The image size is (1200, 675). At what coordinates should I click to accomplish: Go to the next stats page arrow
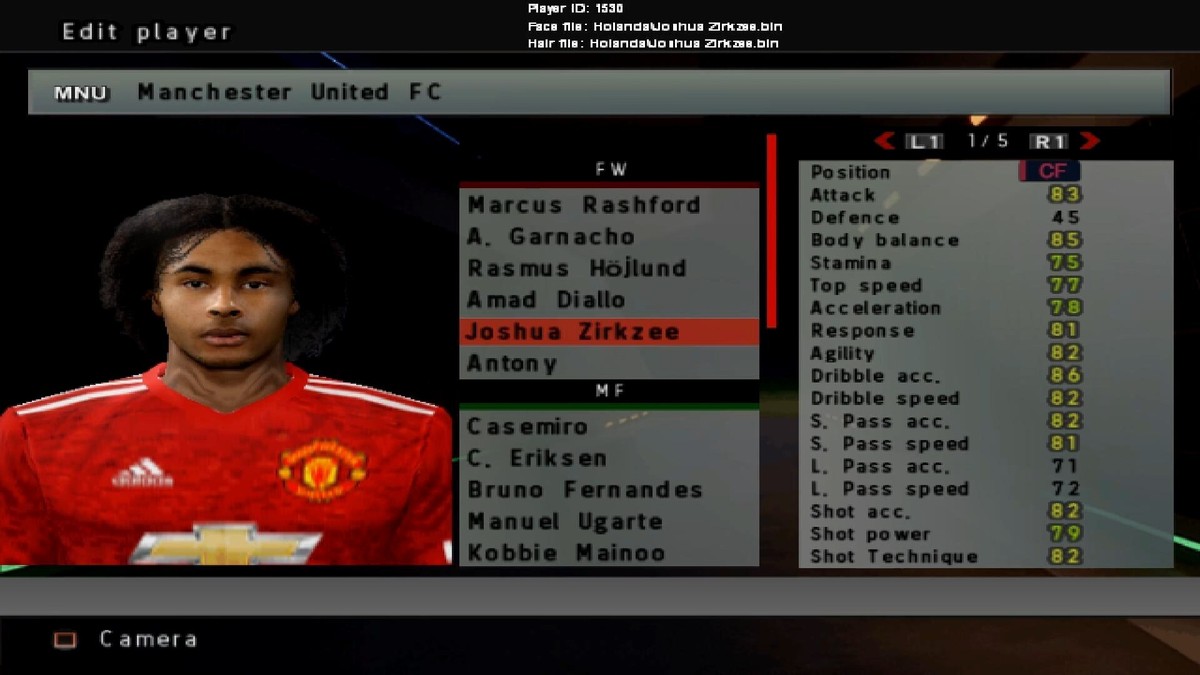point(1089,141)
